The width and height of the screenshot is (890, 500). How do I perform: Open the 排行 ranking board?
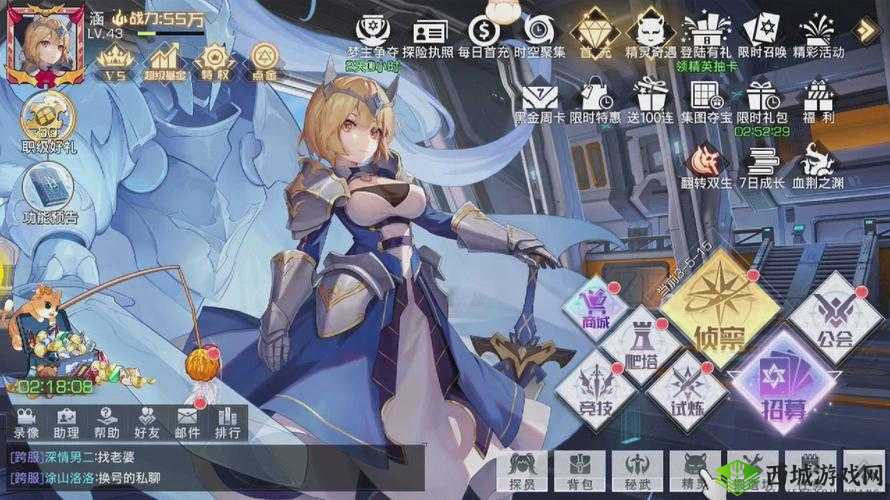(x=227, y=422)
